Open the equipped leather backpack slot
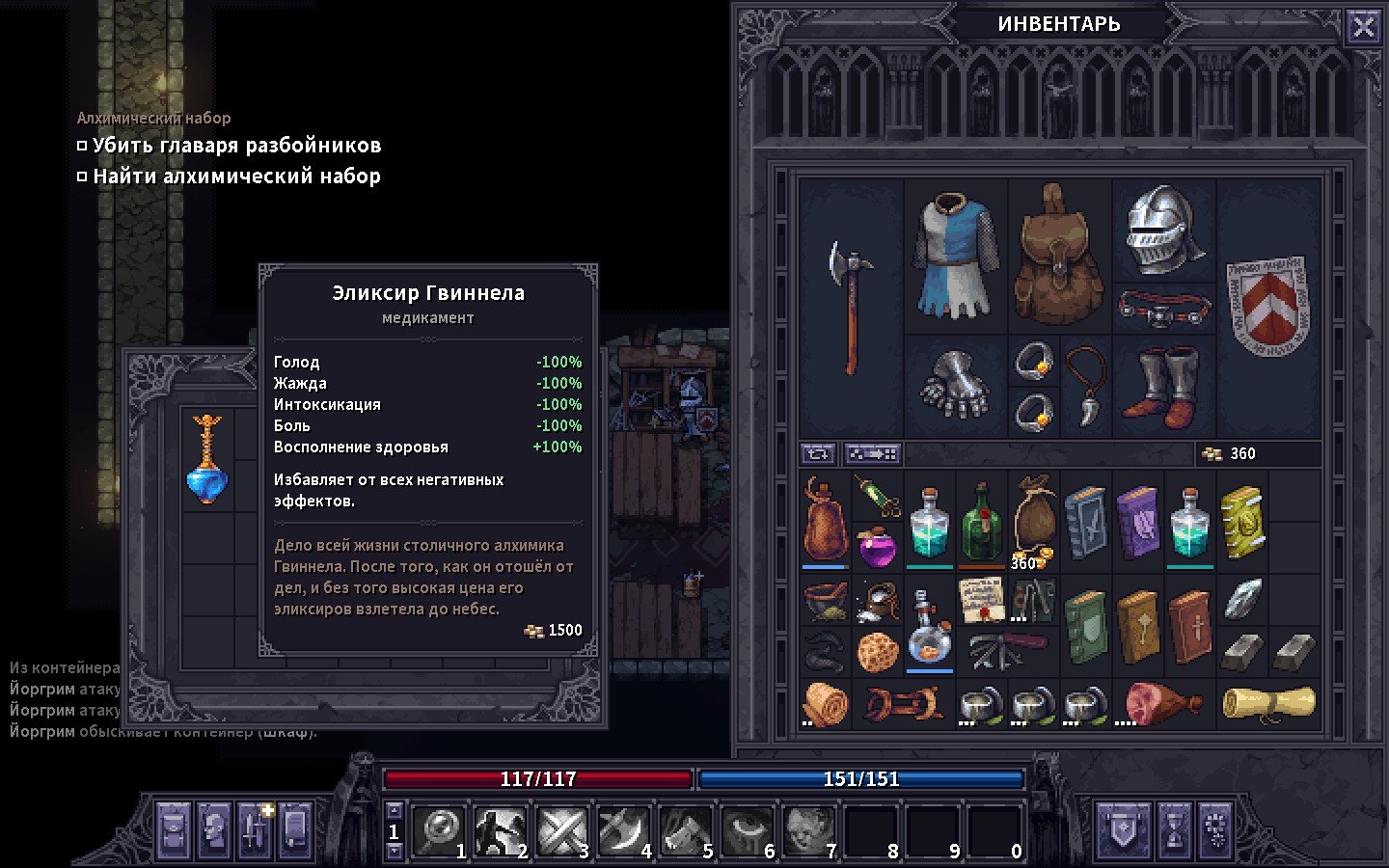This screenshot has width=1389, height=868. (x=1059, y=256)
